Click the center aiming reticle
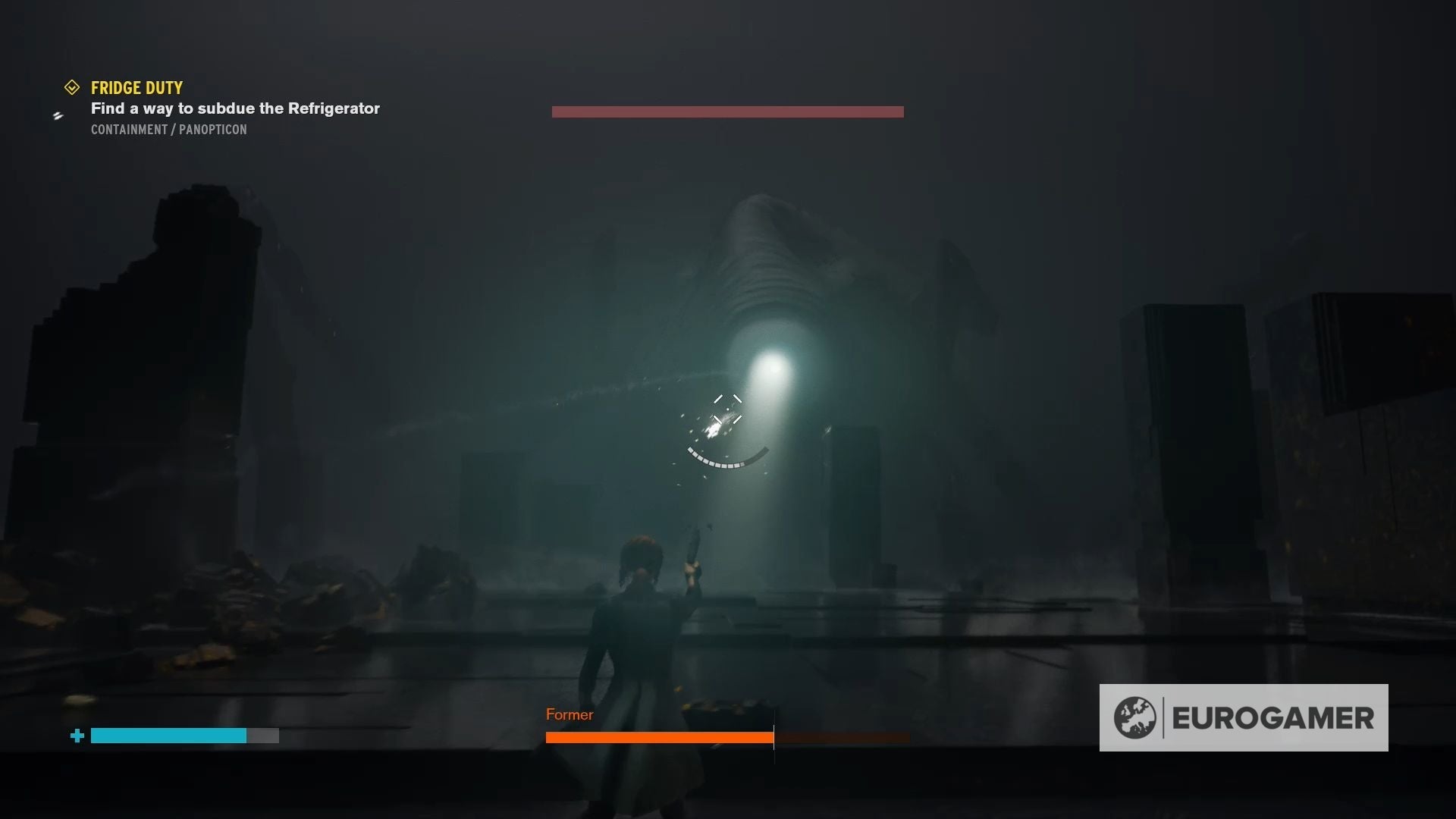This screenshot has width=1456, height=819. (x=727, y=409)
